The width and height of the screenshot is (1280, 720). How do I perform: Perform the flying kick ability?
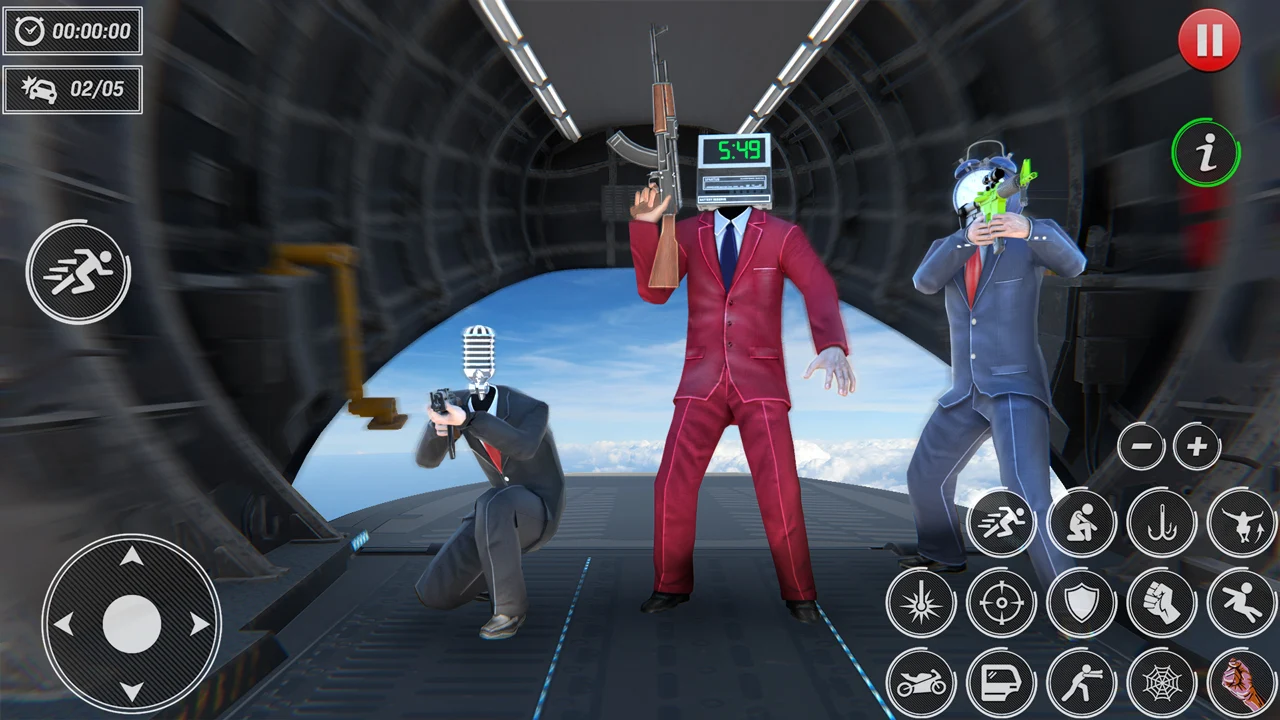1241,603
